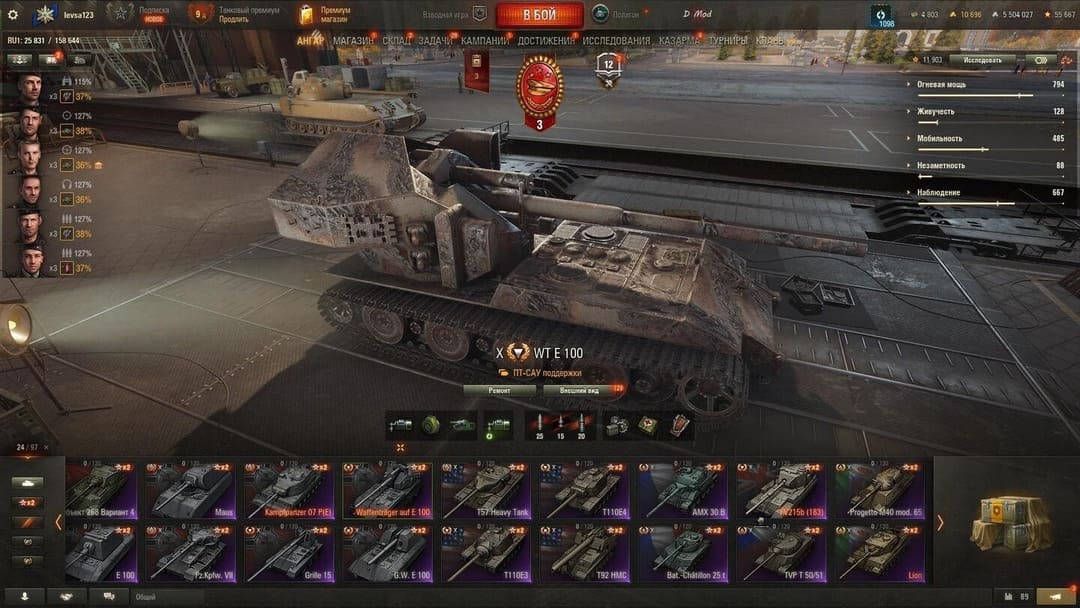
Task: Click the Исследовать button
Action: pos(982,60)
